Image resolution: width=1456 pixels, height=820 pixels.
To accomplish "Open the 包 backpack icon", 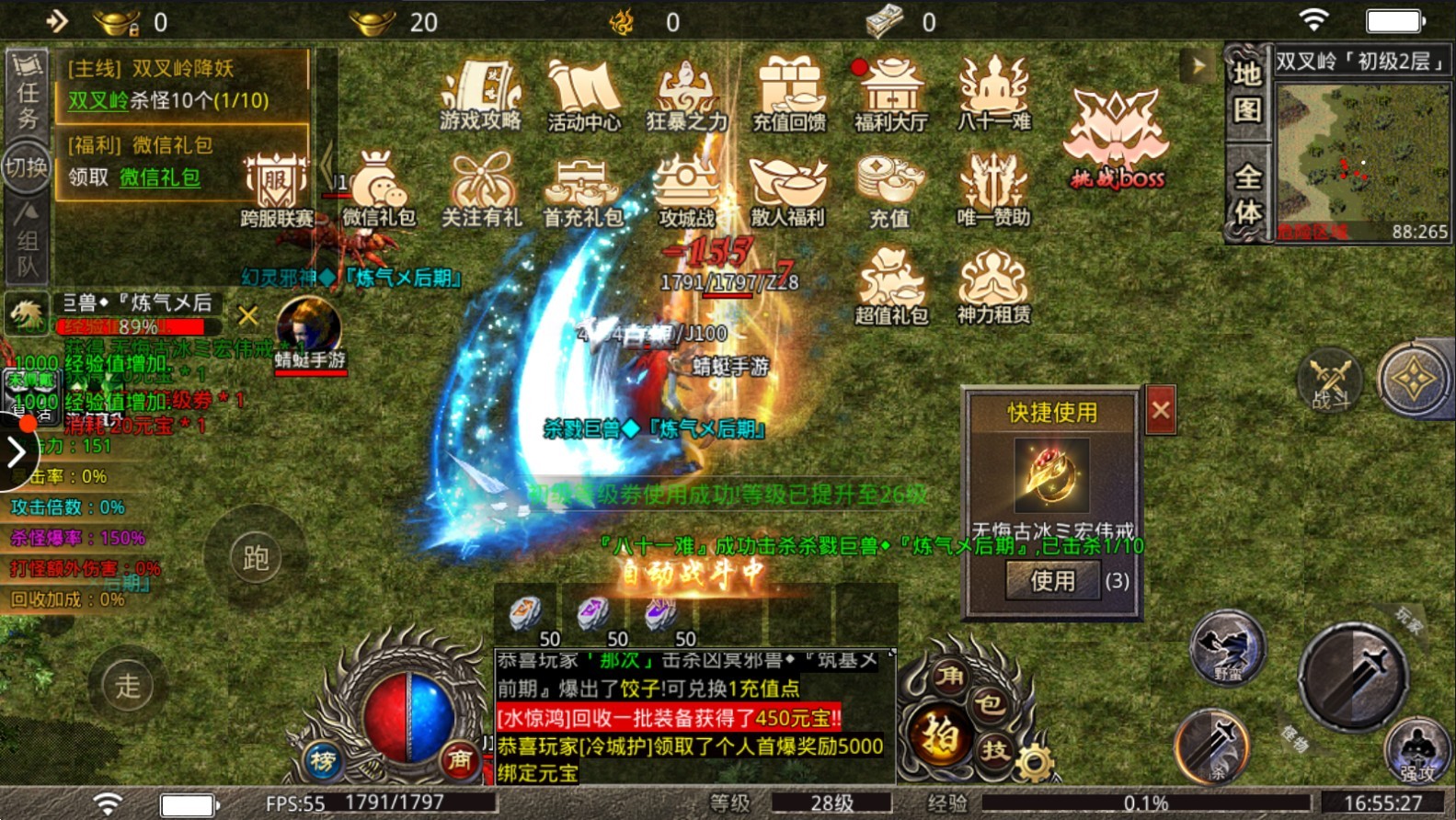I will [991, 703].
